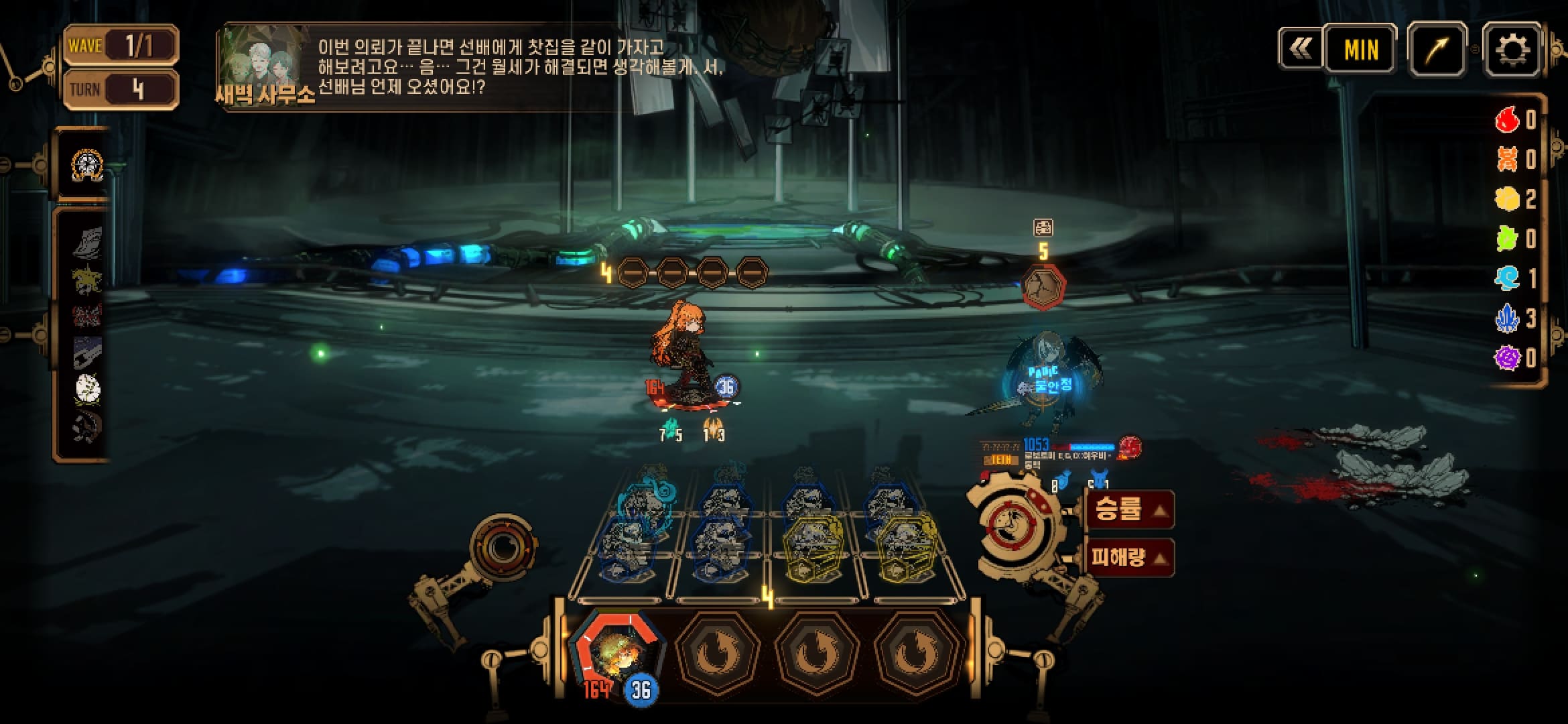Image resolution: width=1568 pixels, height=724 pixels.
Task: Select the 승률 win rate auto-select
Action: [x=1128, y=510]
